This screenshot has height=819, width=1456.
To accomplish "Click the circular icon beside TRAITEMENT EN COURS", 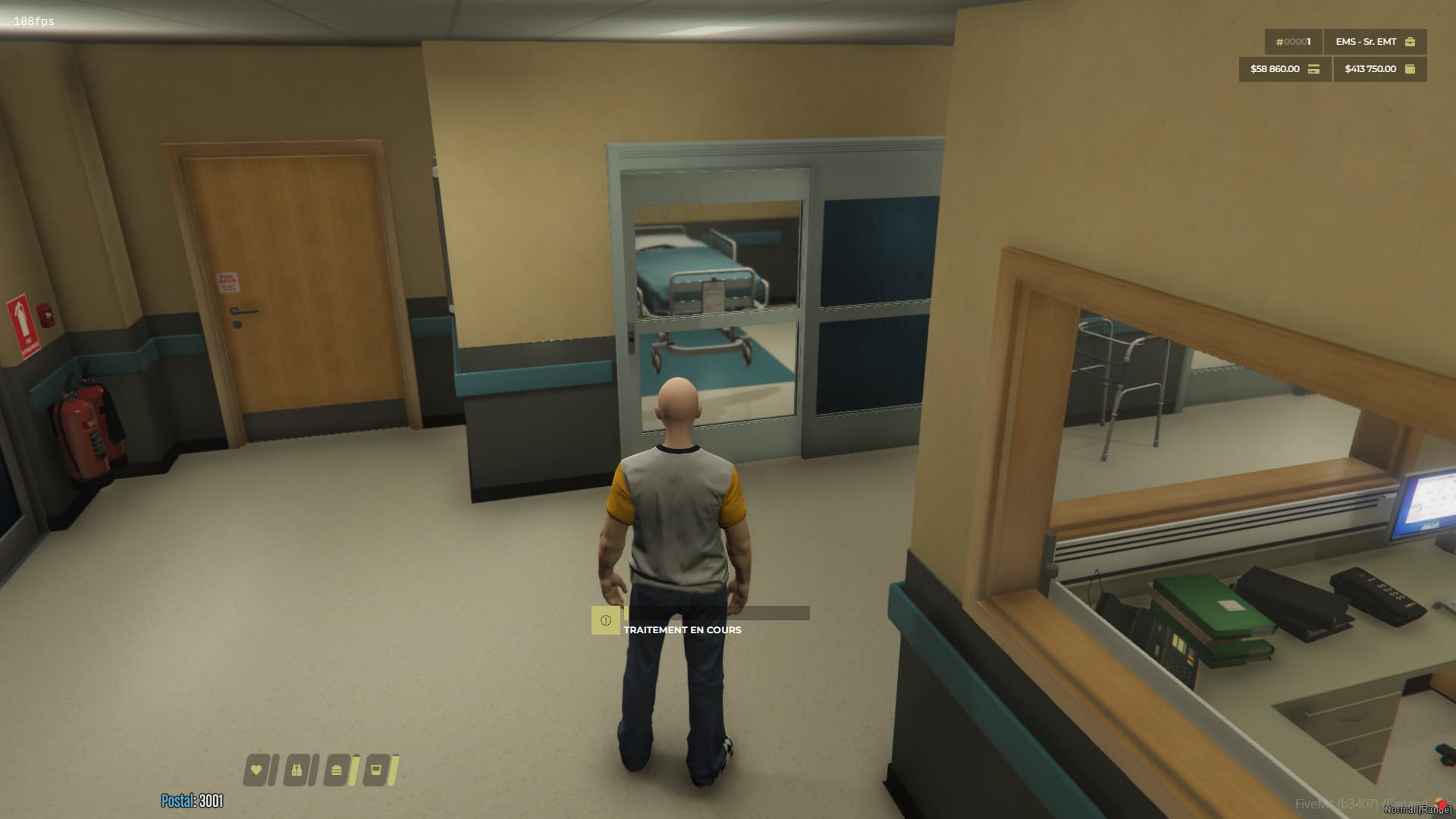I will point(604,620).
